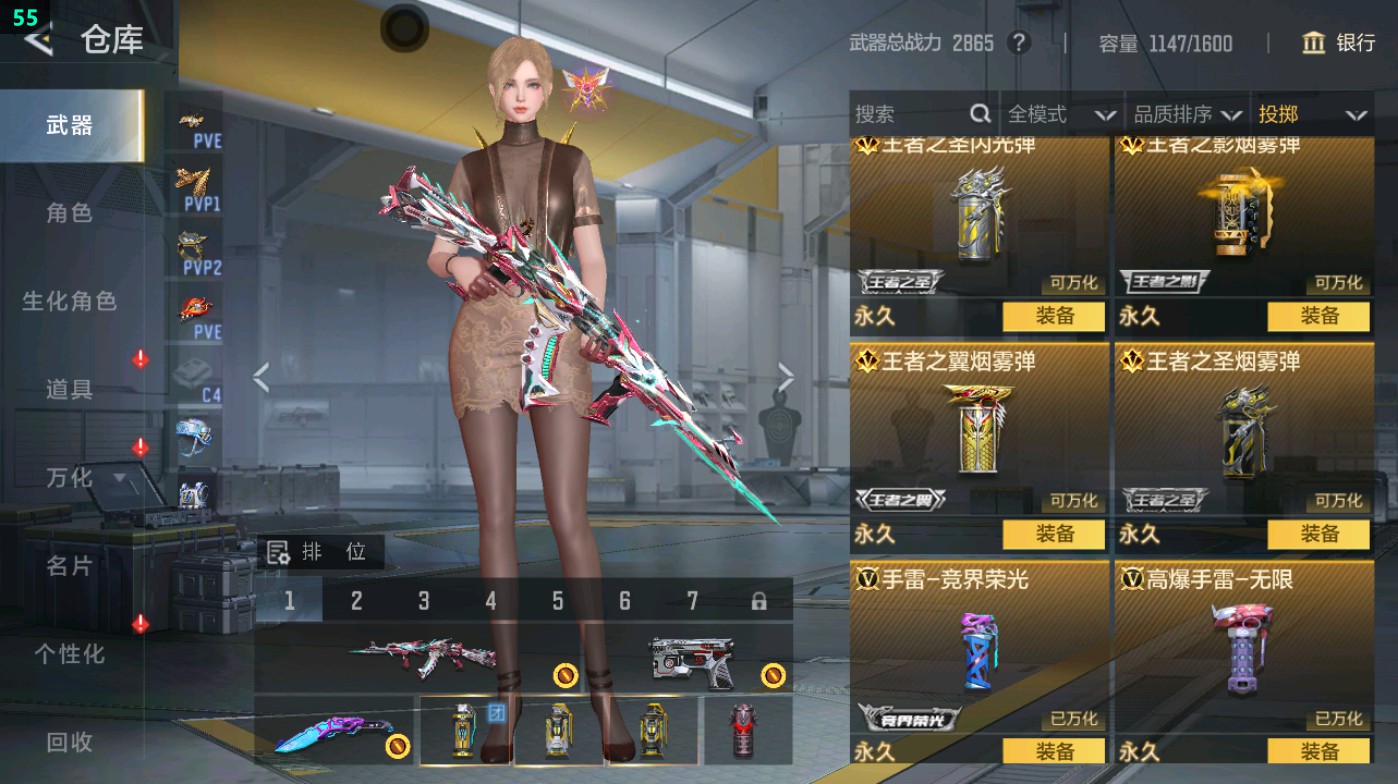
Task: Open the 排位 loadout edit icon
Action: tap(278, 550)
